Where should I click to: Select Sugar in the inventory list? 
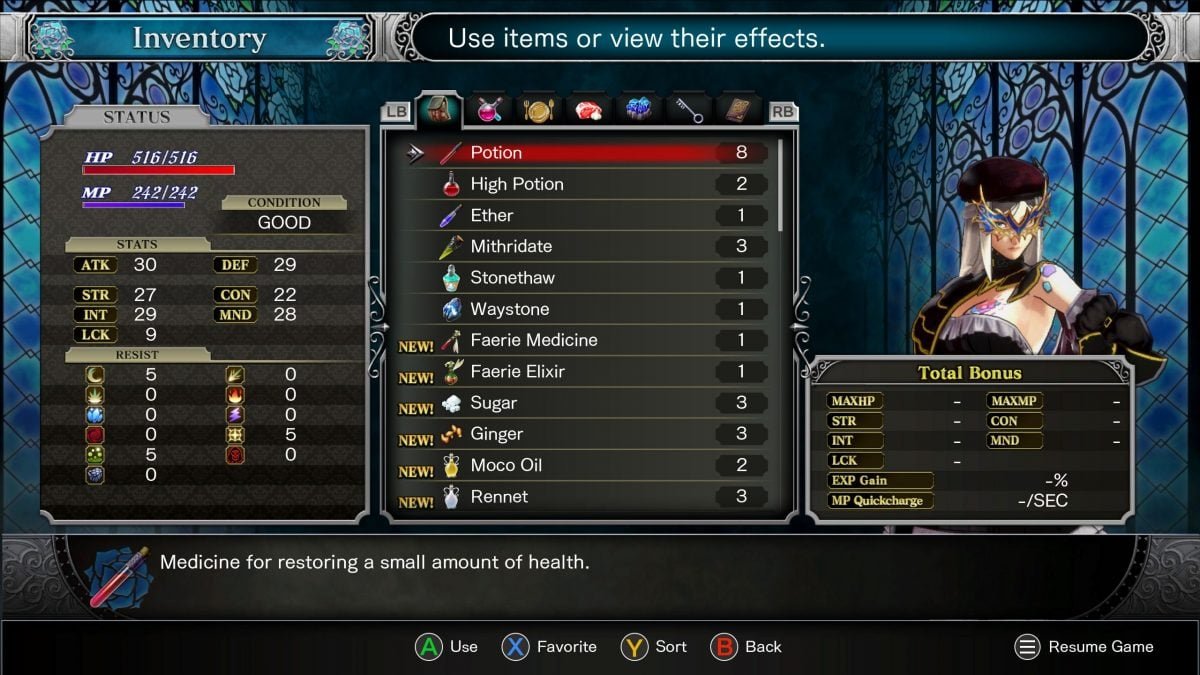[x=590, y=403]
